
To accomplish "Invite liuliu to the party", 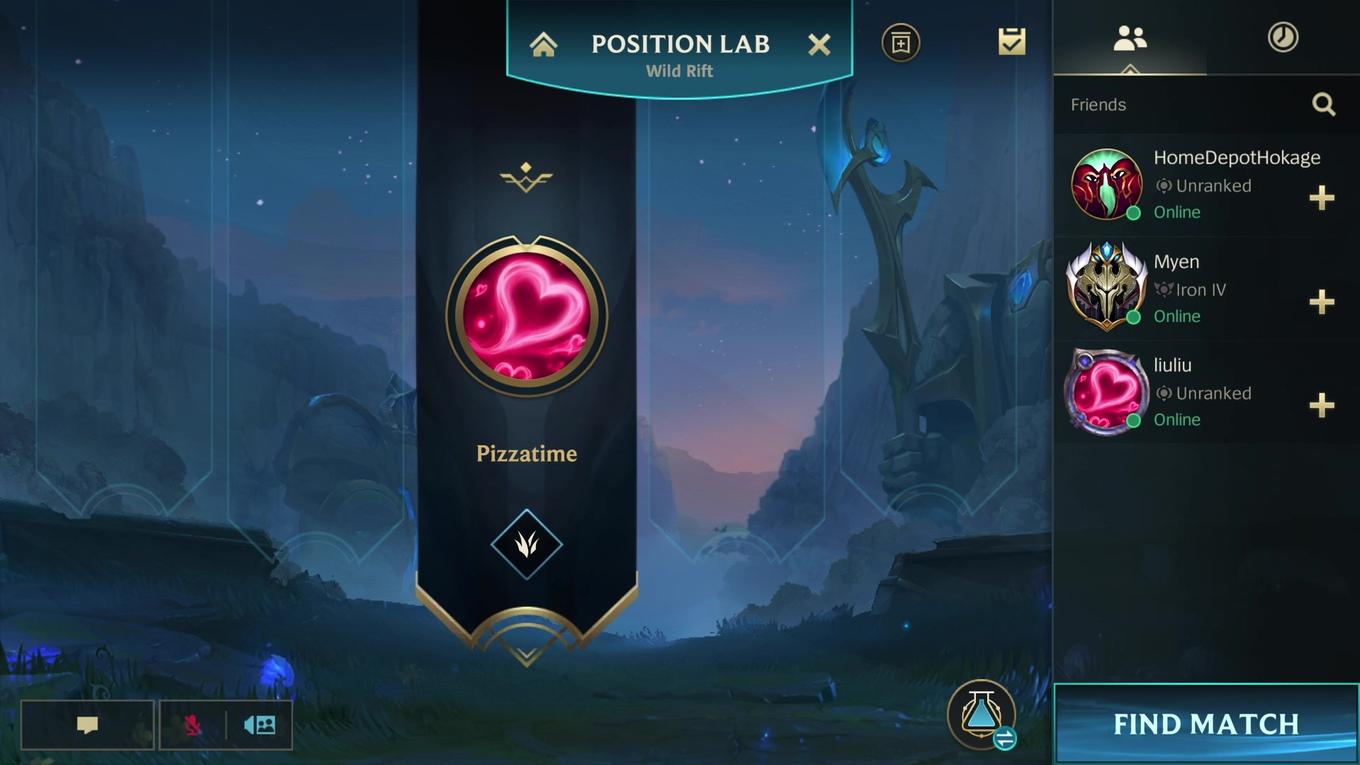I will [1322, 406].
